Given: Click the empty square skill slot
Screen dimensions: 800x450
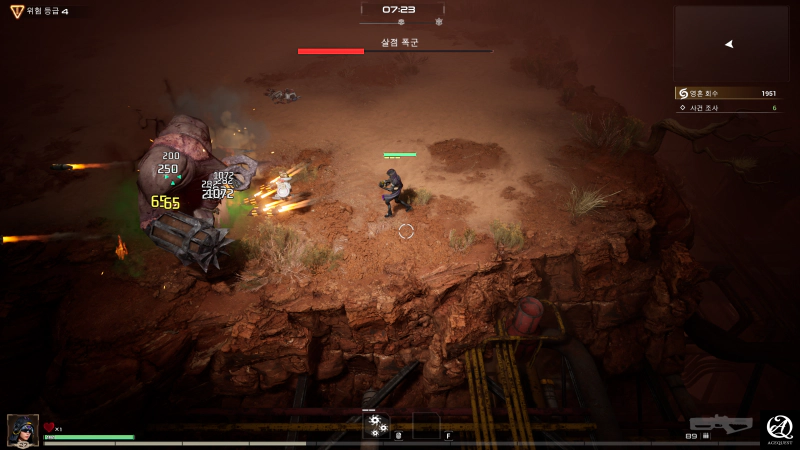Looking at the screenshot, I should [x=425, y=425].
